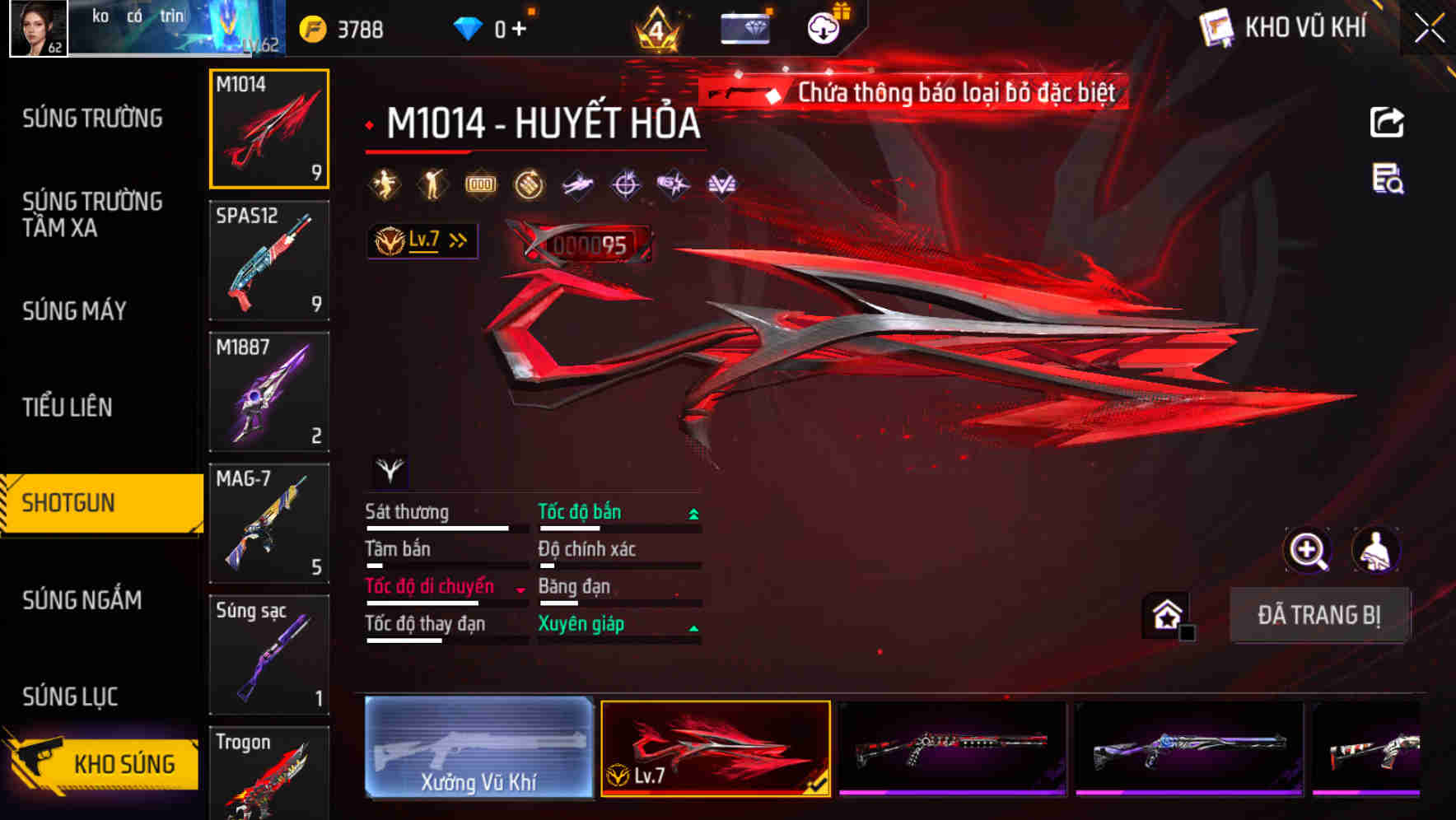Click the small weapon emblem icon above stats

(x=389, y=471)
